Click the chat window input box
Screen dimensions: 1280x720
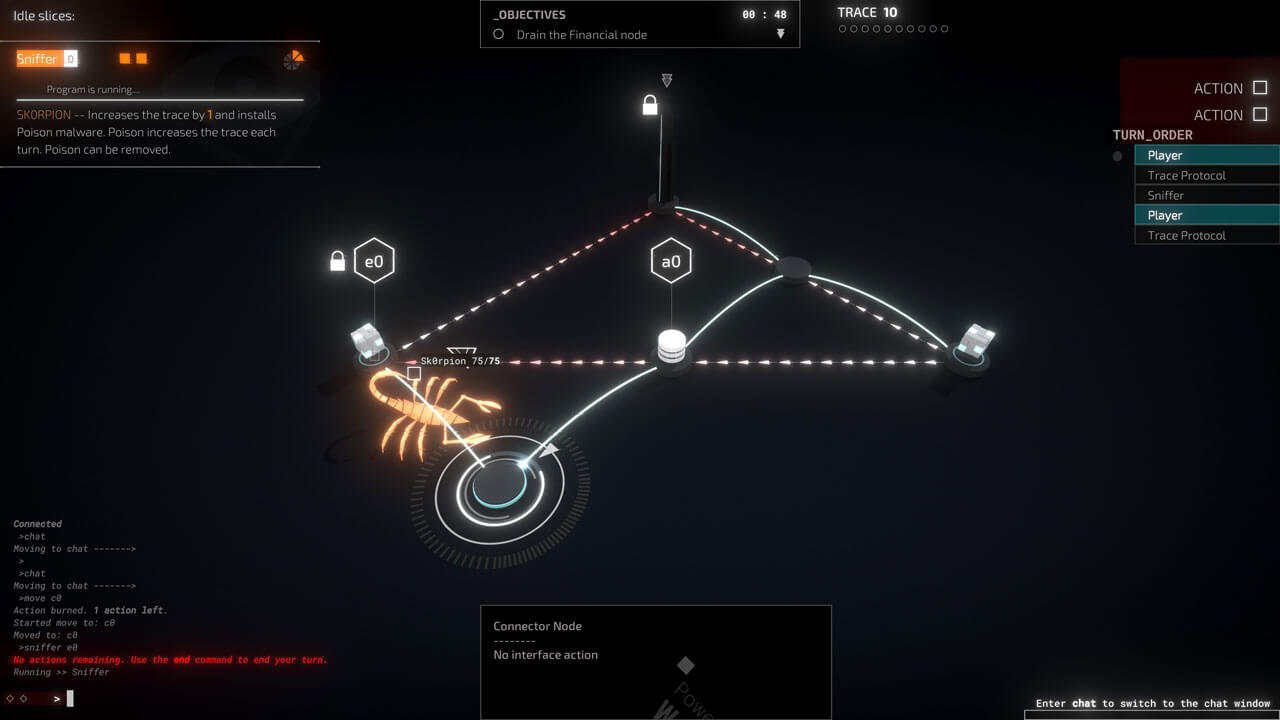1150,715
